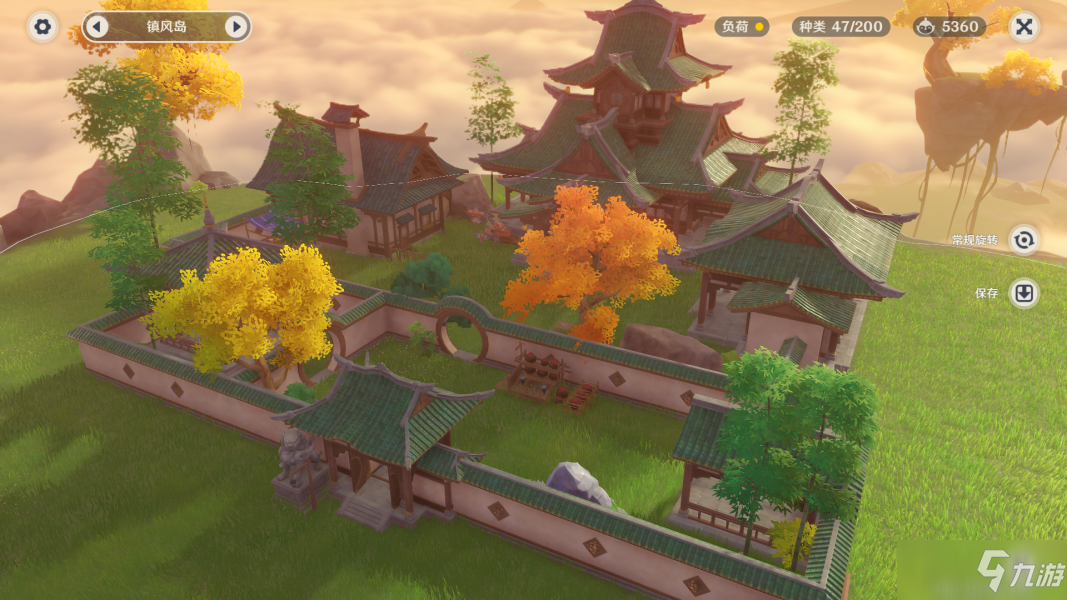Close the editing mode with X button

[x=1023, y=27]
